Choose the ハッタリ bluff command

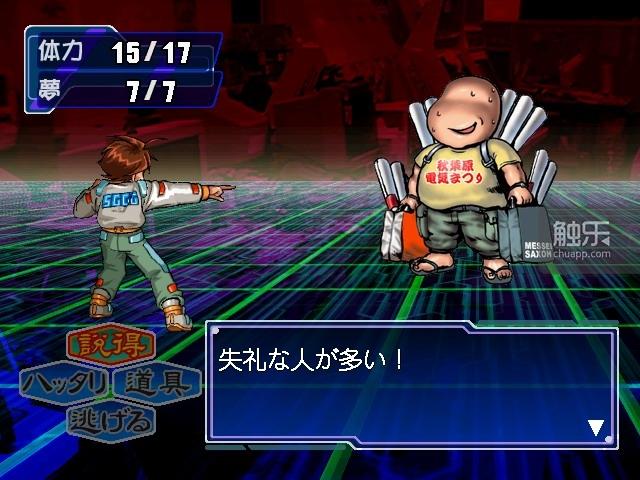point(65,383)
